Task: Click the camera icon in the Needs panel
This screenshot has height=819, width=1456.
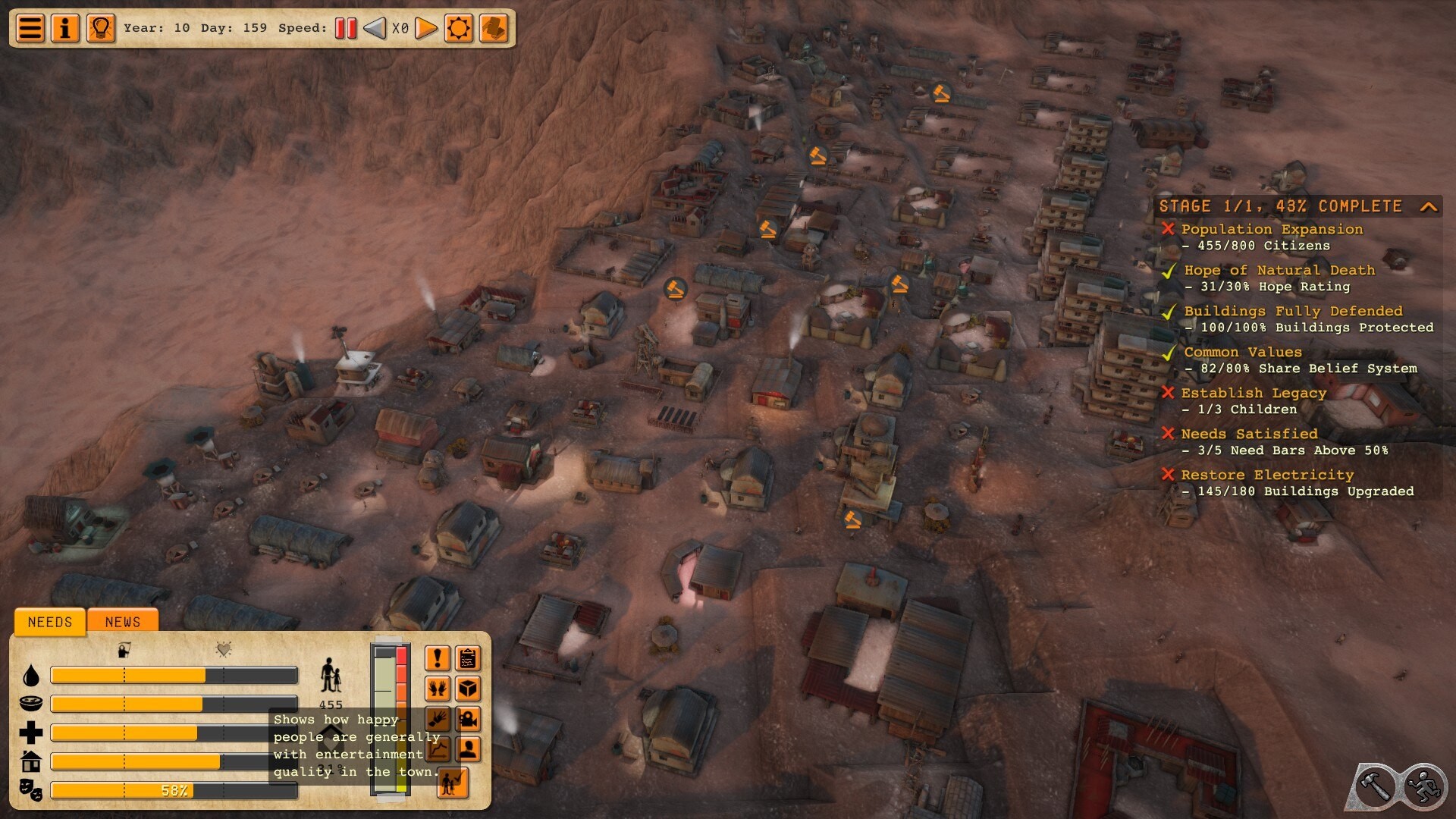Action: coord(469,719)
